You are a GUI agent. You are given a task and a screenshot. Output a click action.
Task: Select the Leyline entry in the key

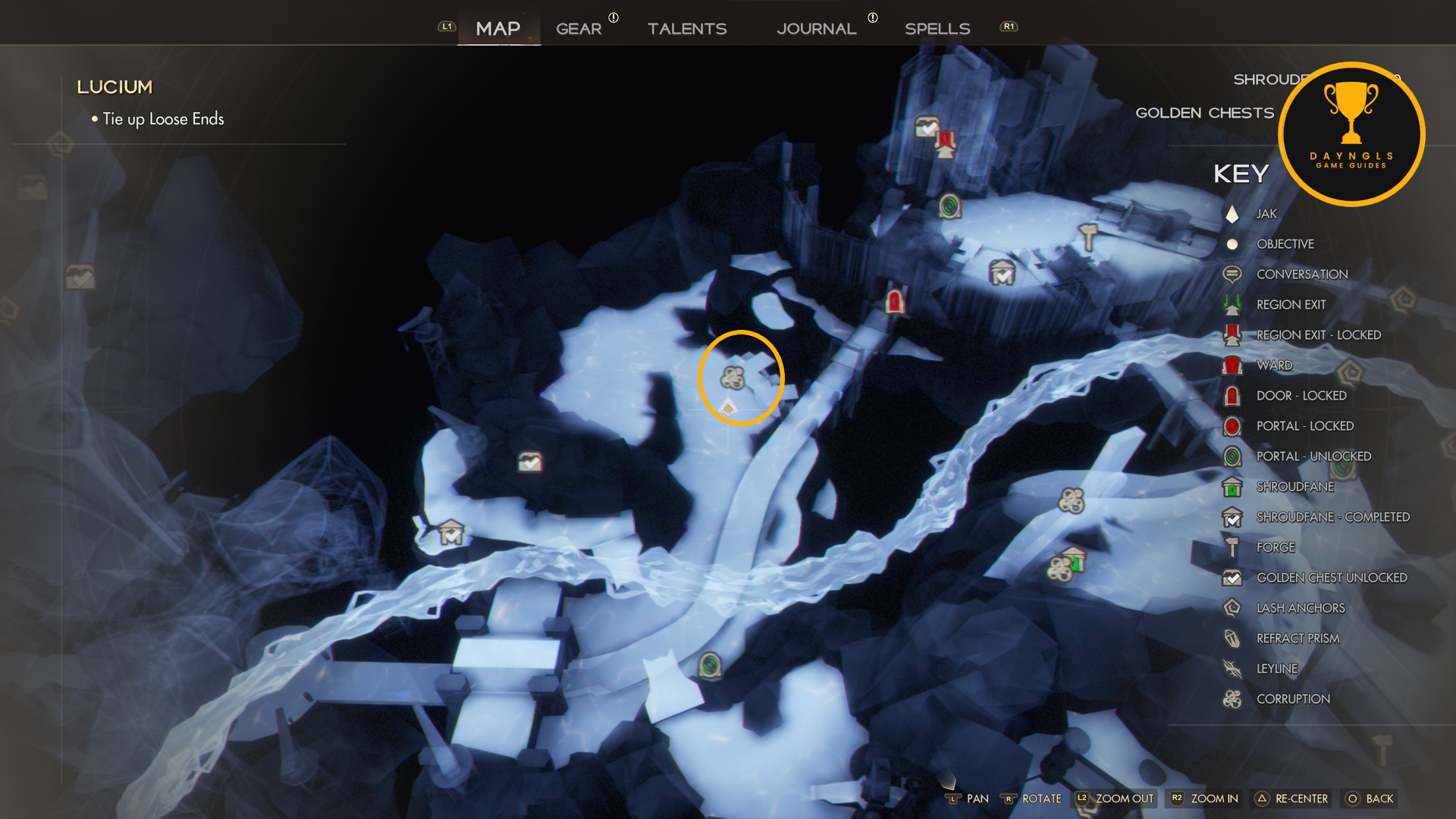click(1277, 669)
